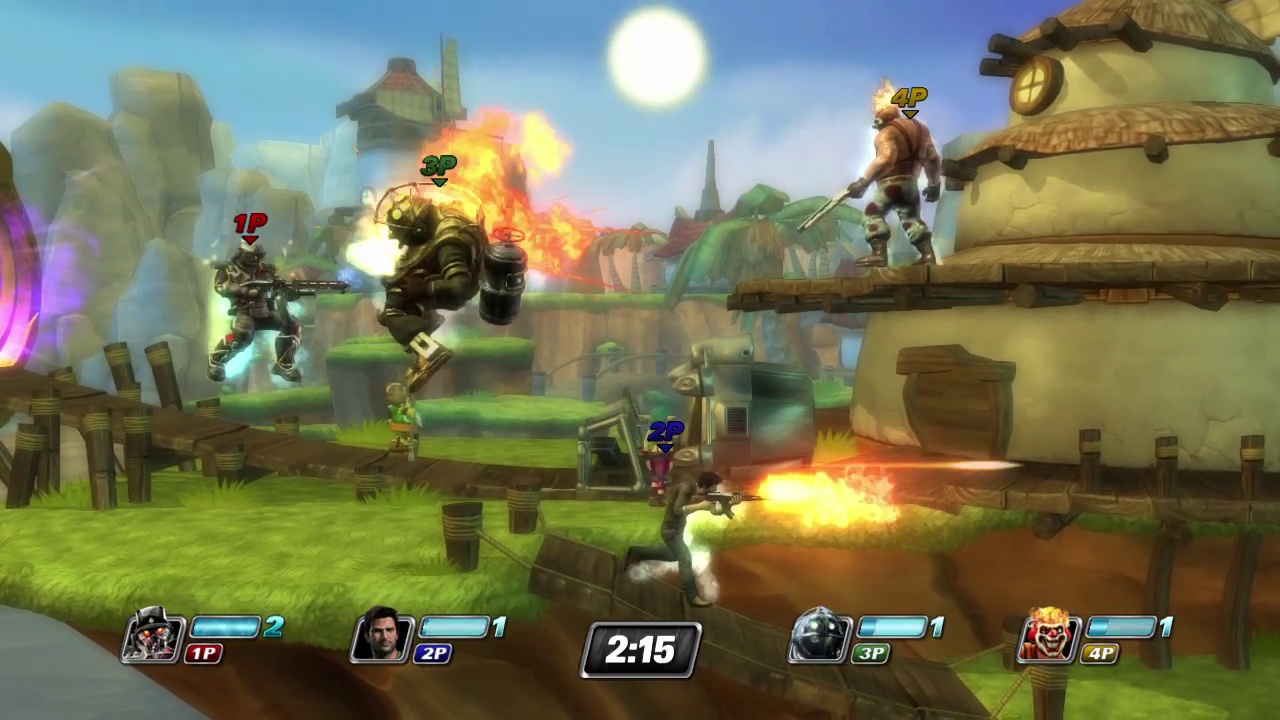Select the green 3P marker above Big Daddy
This screenshot has width=1280, height=720.
point(438,166)
